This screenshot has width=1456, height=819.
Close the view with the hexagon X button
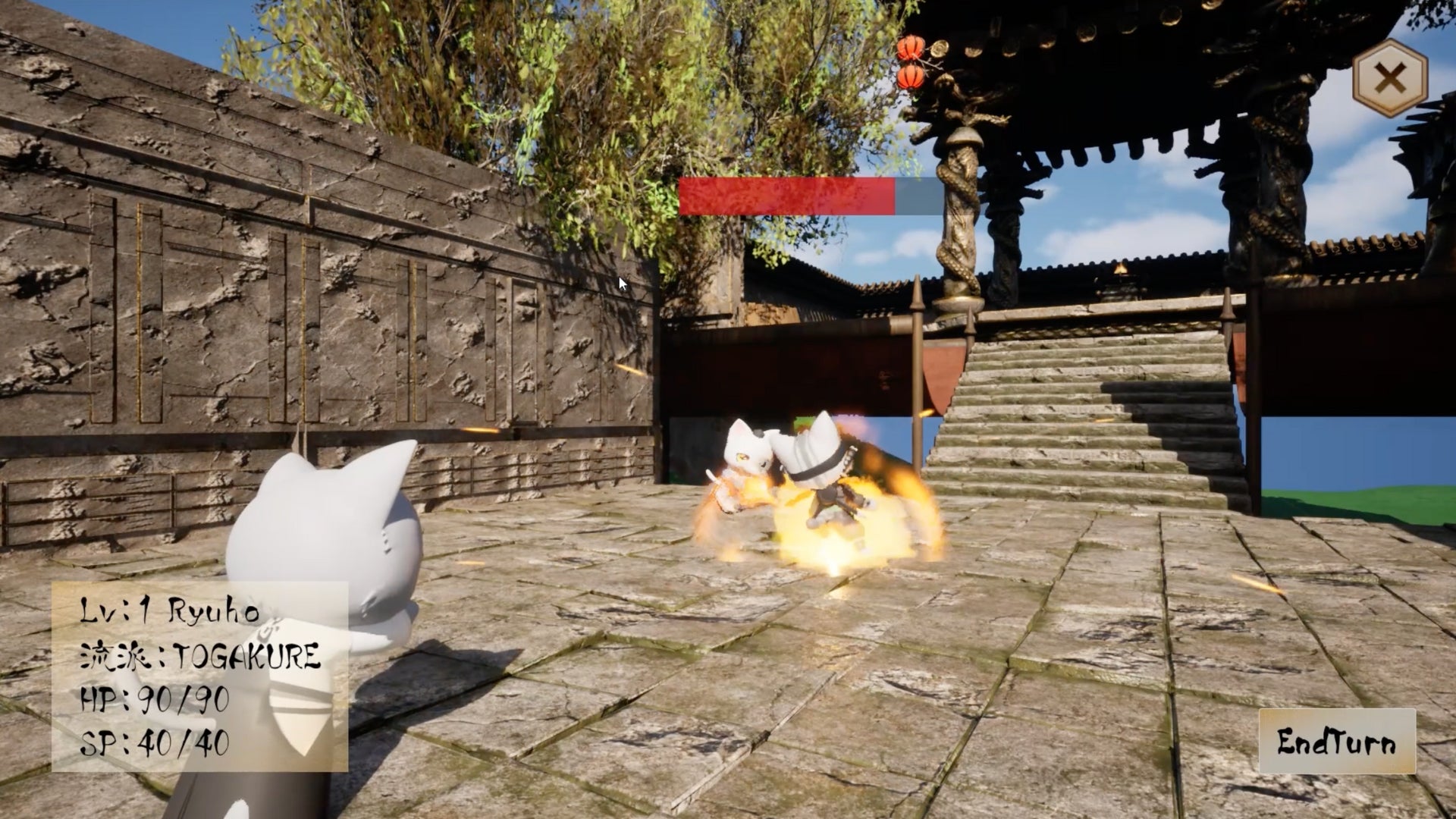pos(1390,78)
